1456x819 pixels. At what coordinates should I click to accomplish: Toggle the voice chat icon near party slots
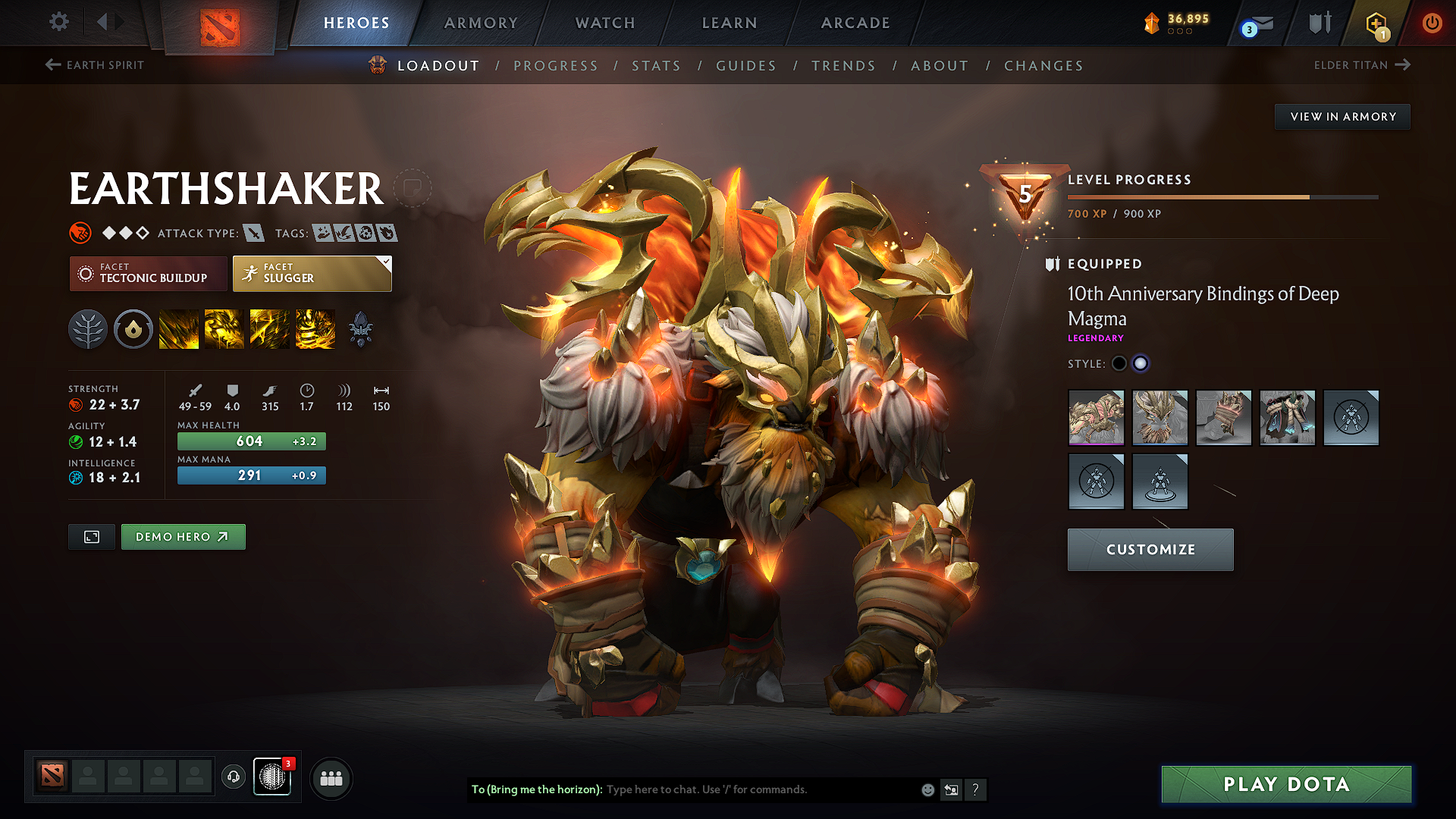[234, 778]
